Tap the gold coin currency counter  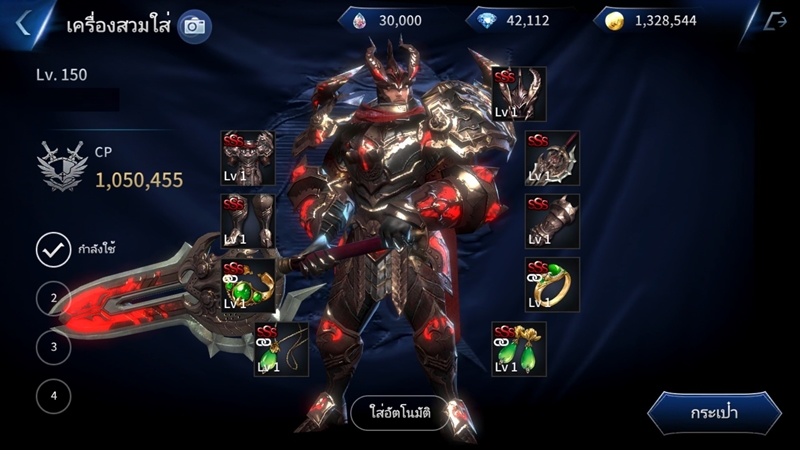(x=657, y=20)
